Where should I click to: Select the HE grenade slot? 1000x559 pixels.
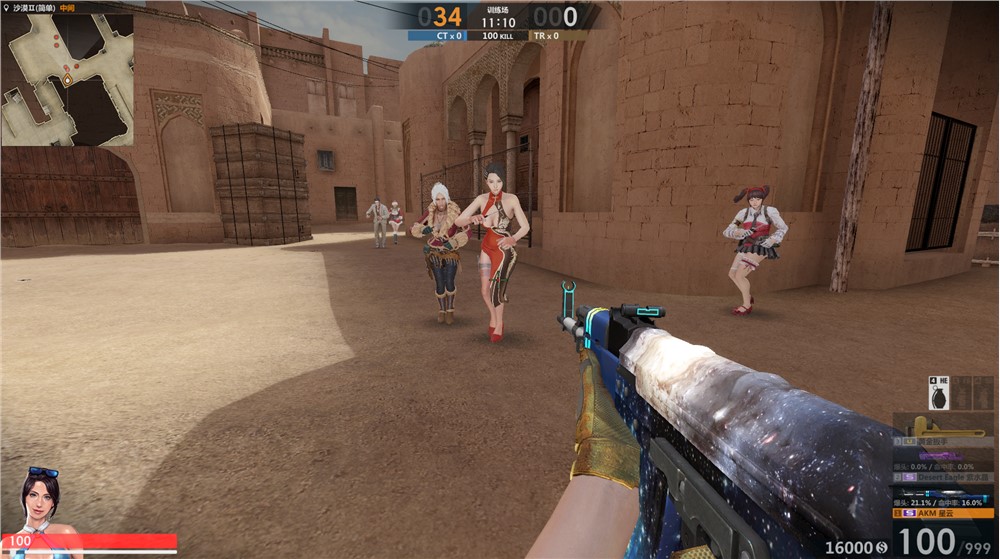click(940, 393)
